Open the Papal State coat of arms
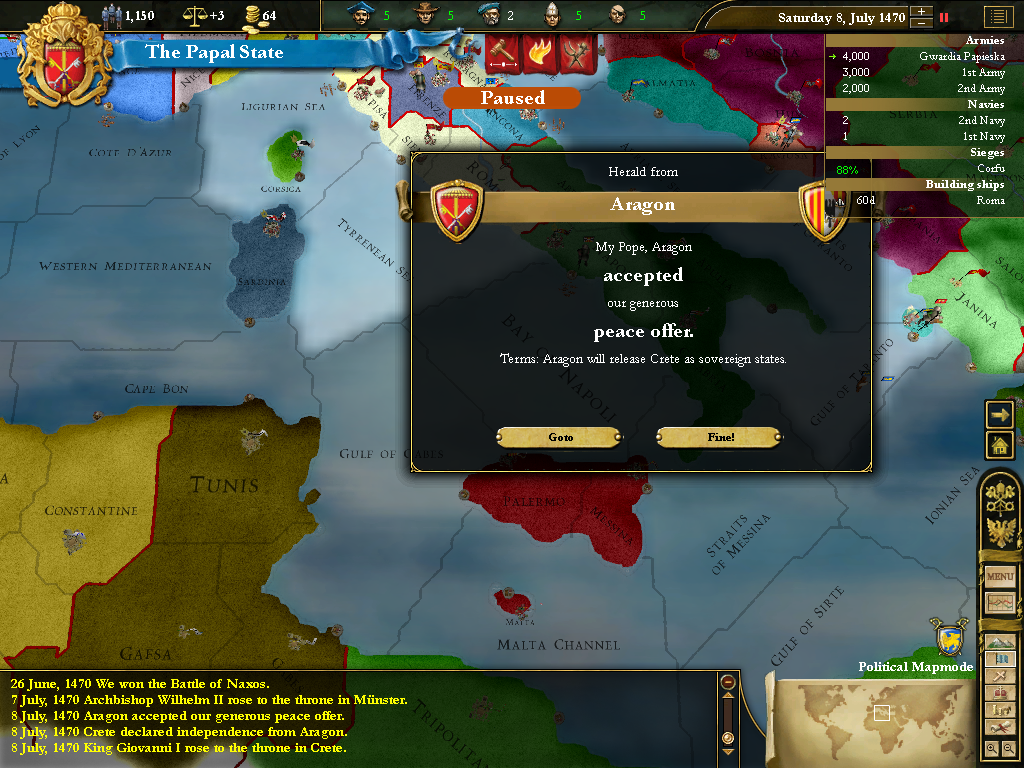This screenshot has height=768, width=1024. tap(66, 53)
